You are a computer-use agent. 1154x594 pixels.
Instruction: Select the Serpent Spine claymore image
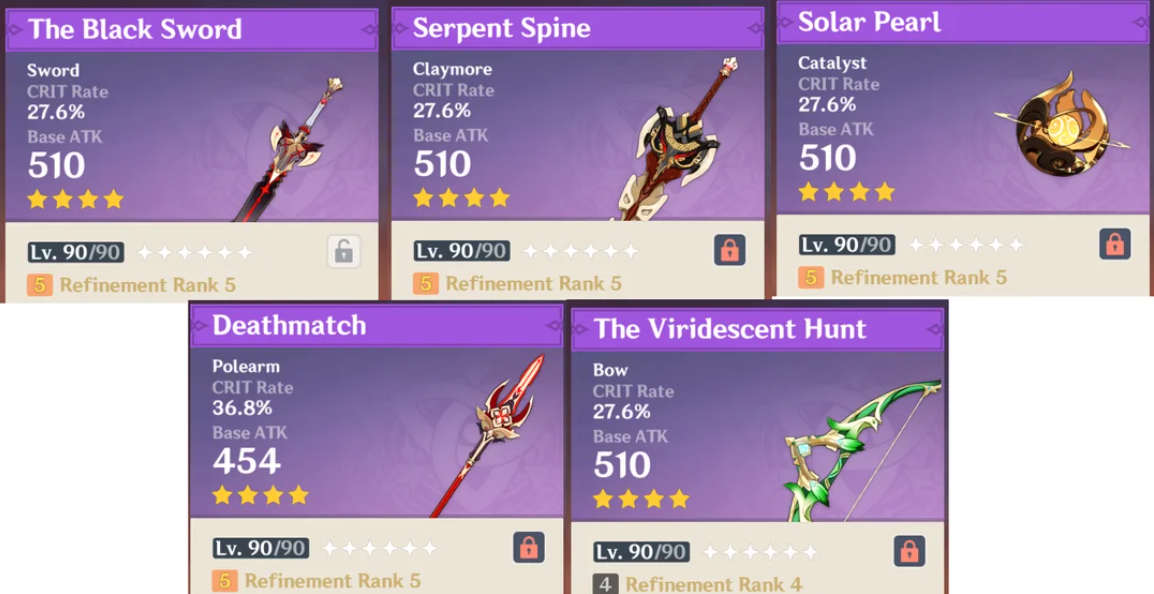[x=678, y=140]
